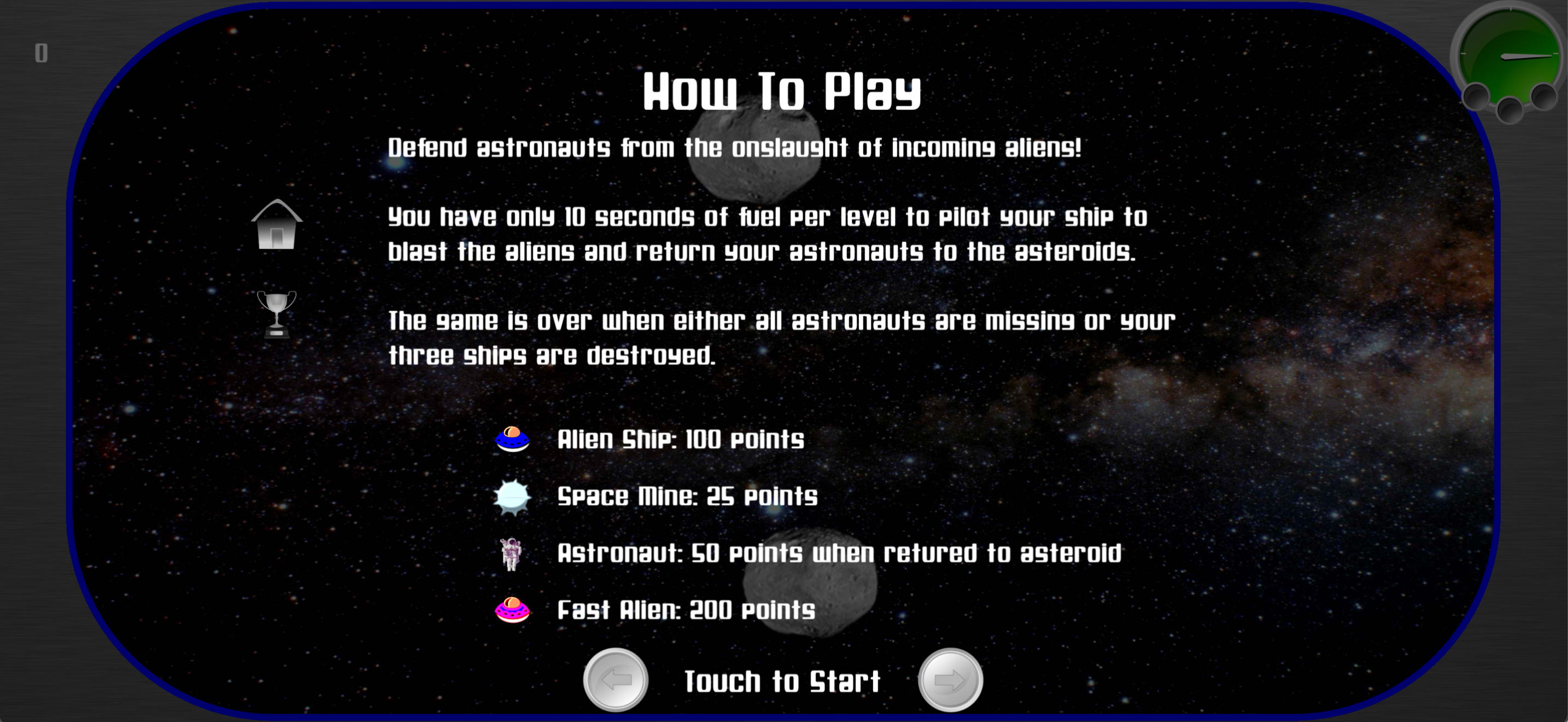
Task: Click the Space Mine icon
Action: tap(512, 497)
